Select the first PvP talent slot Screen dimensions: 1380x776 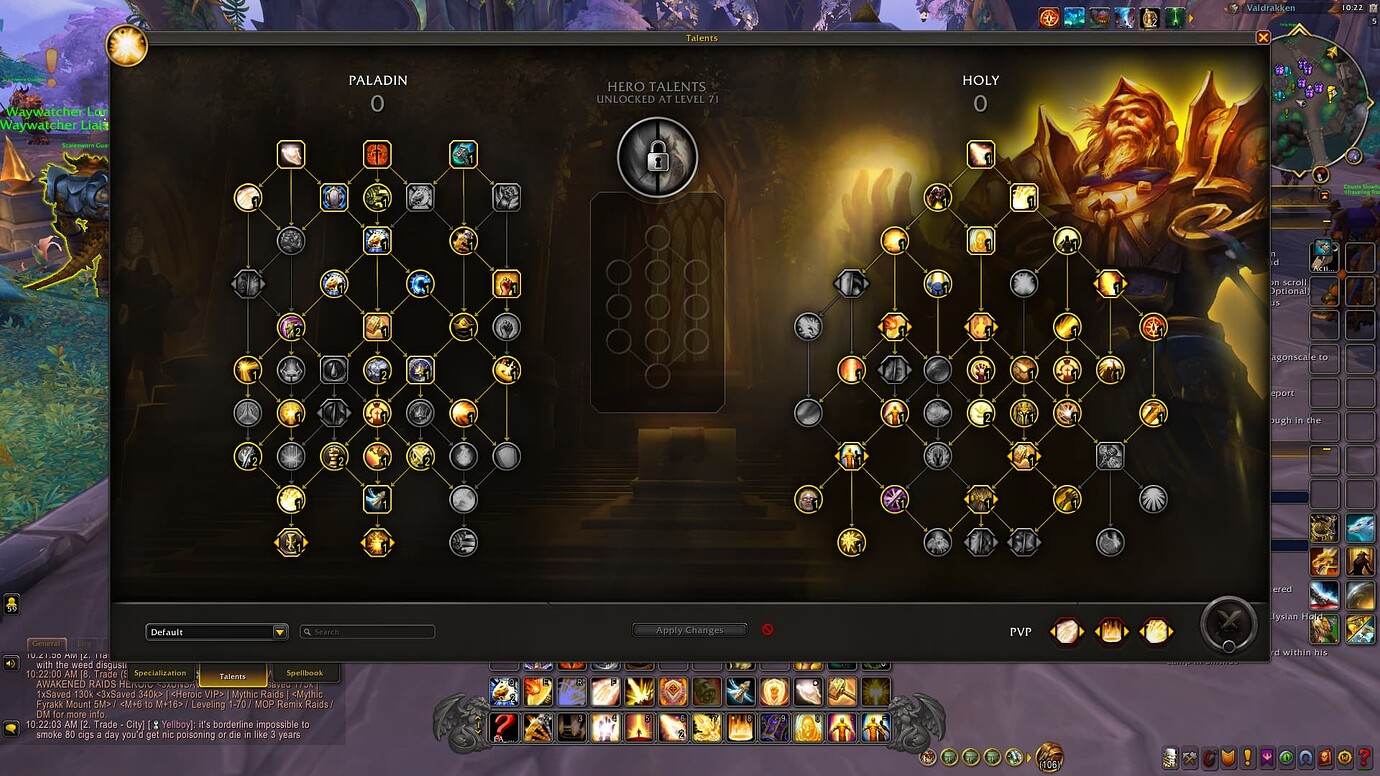tap(1066, 630)
